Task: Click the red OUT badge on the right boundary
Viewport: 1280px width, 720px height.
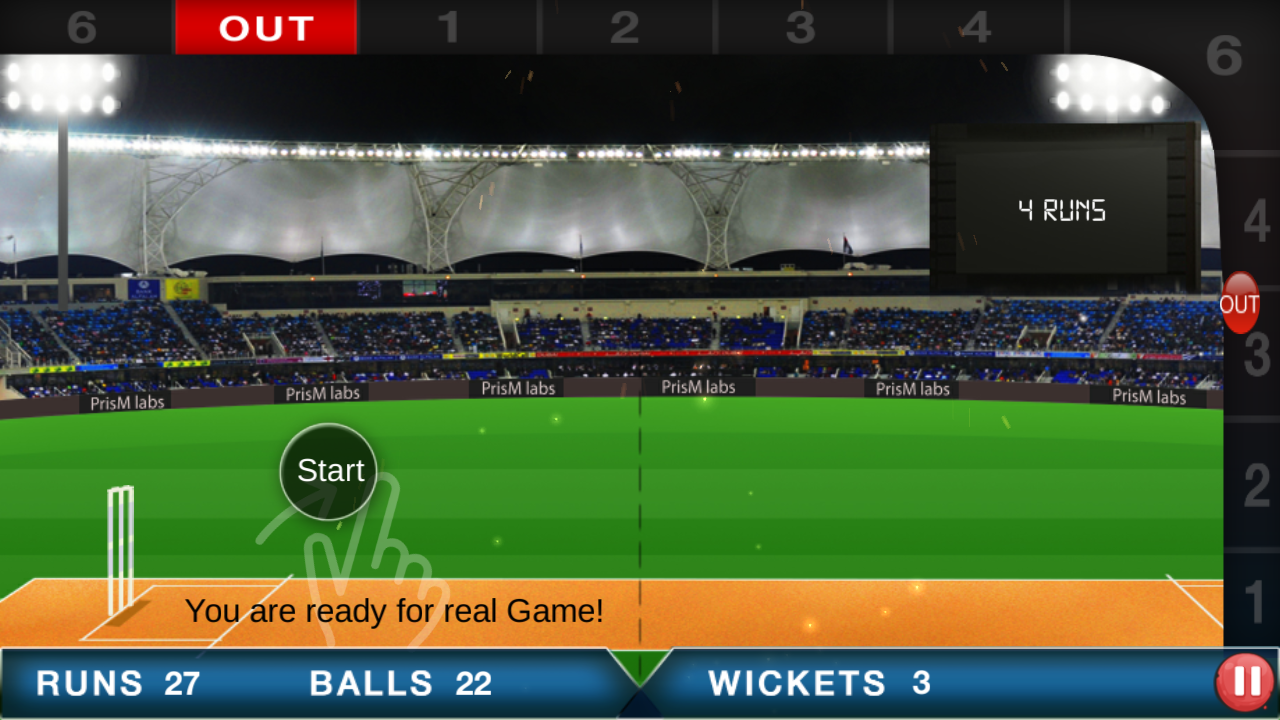Action: pos(1240,305)
